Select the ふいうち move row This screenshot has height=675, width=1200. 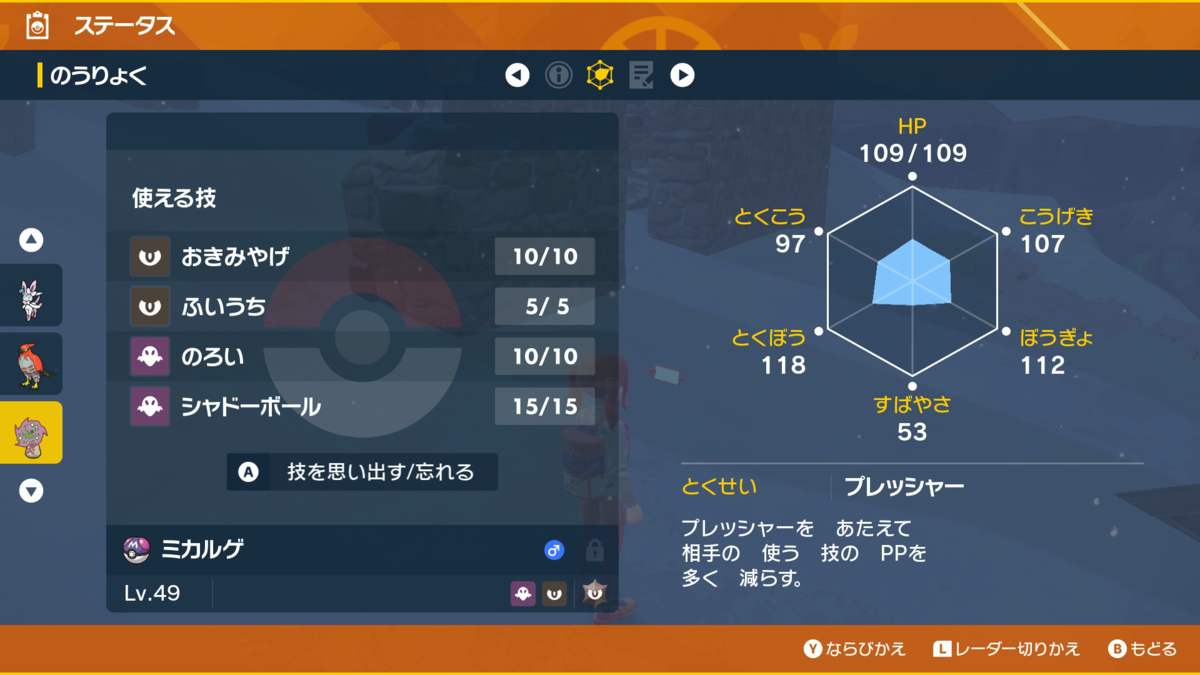(362, 307)
